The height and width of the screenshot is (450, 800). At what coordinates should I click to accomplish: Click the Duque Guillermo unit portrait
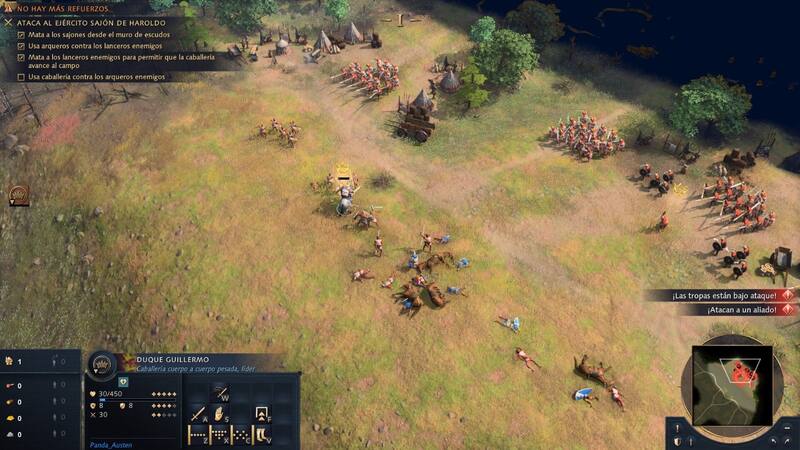[x=103, y=366]
